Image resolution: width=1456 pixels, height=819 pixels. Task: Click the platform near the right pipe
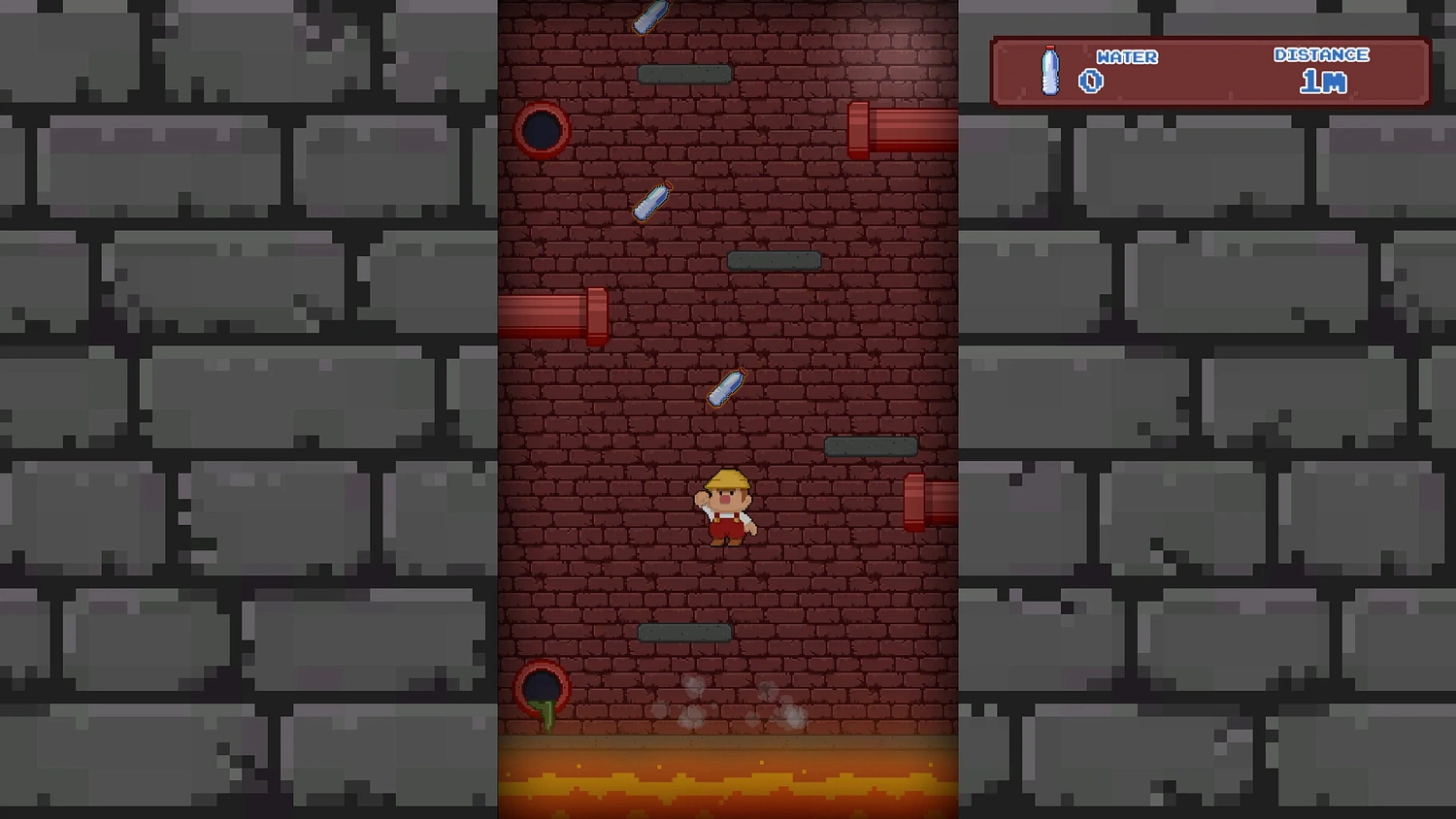(871, 445)
